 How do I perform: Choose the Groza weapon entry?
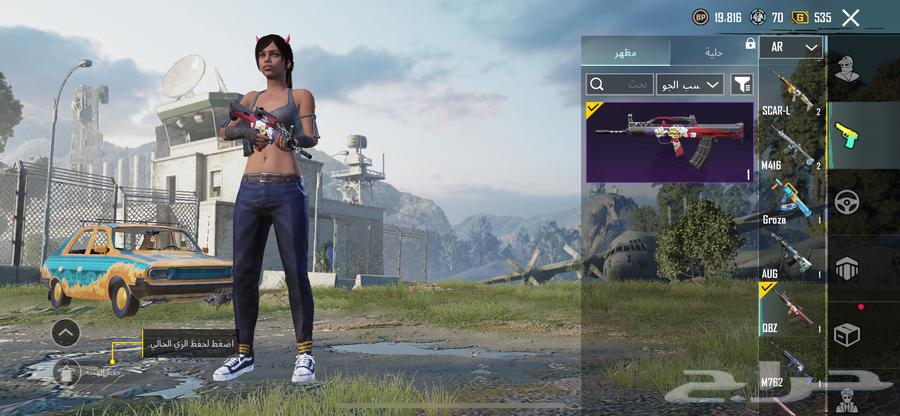(790, 201)
